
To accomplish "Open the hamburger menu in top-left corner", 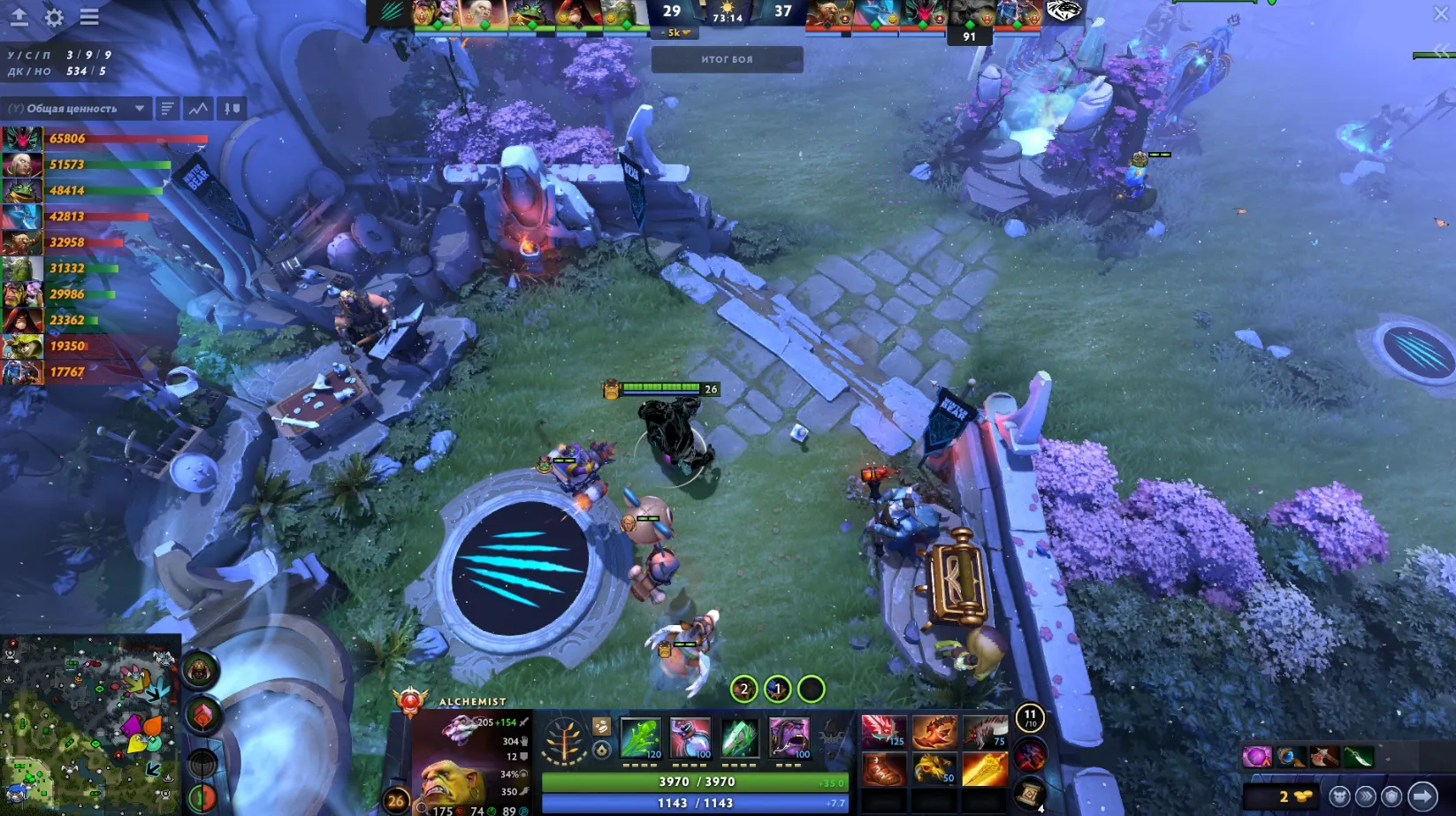I will pyautogui.click(x=88, y=16).
